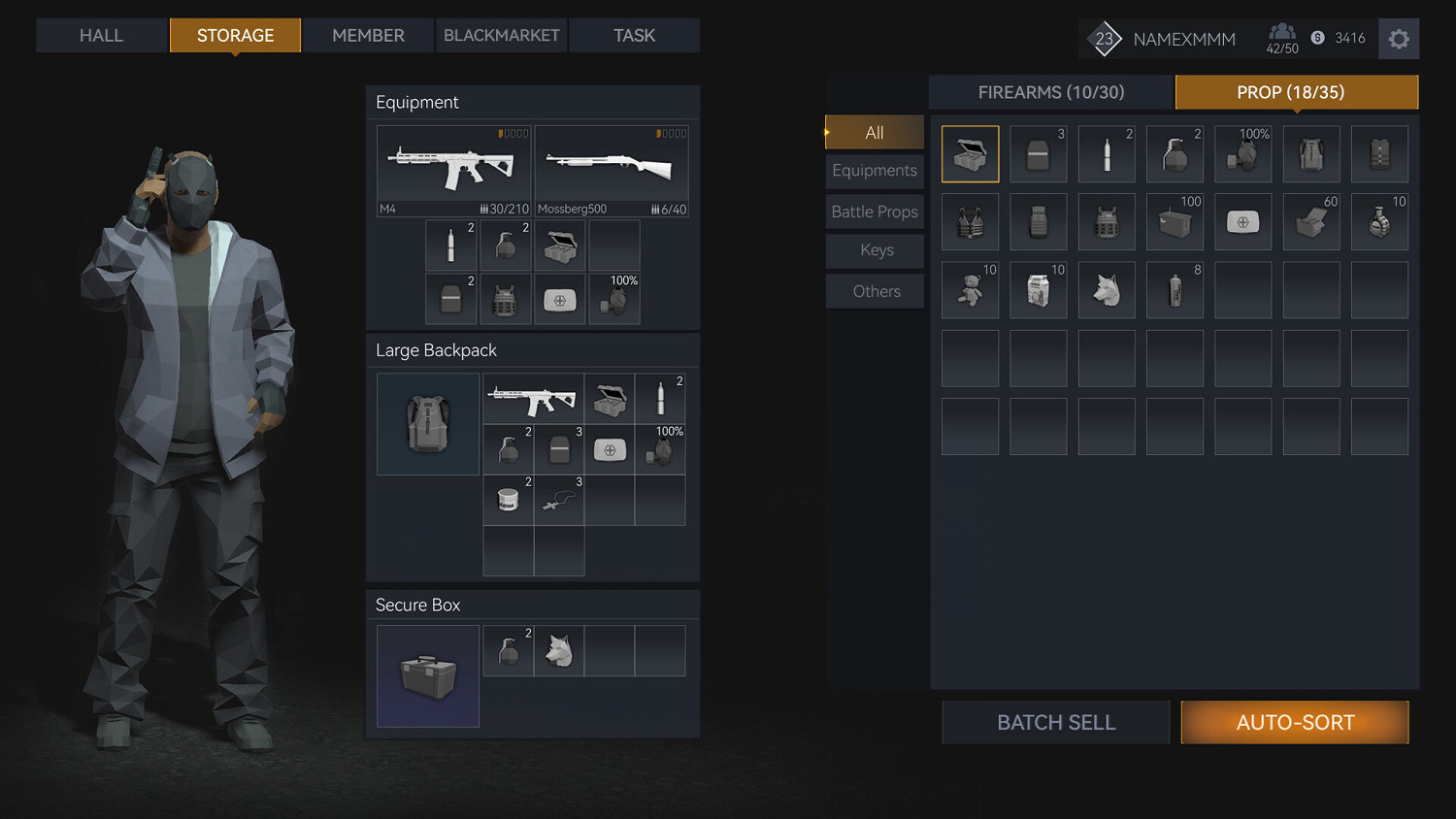Switch to the FIREARMS tab
Screen dimensions: 1456x819
(1050, 92)
